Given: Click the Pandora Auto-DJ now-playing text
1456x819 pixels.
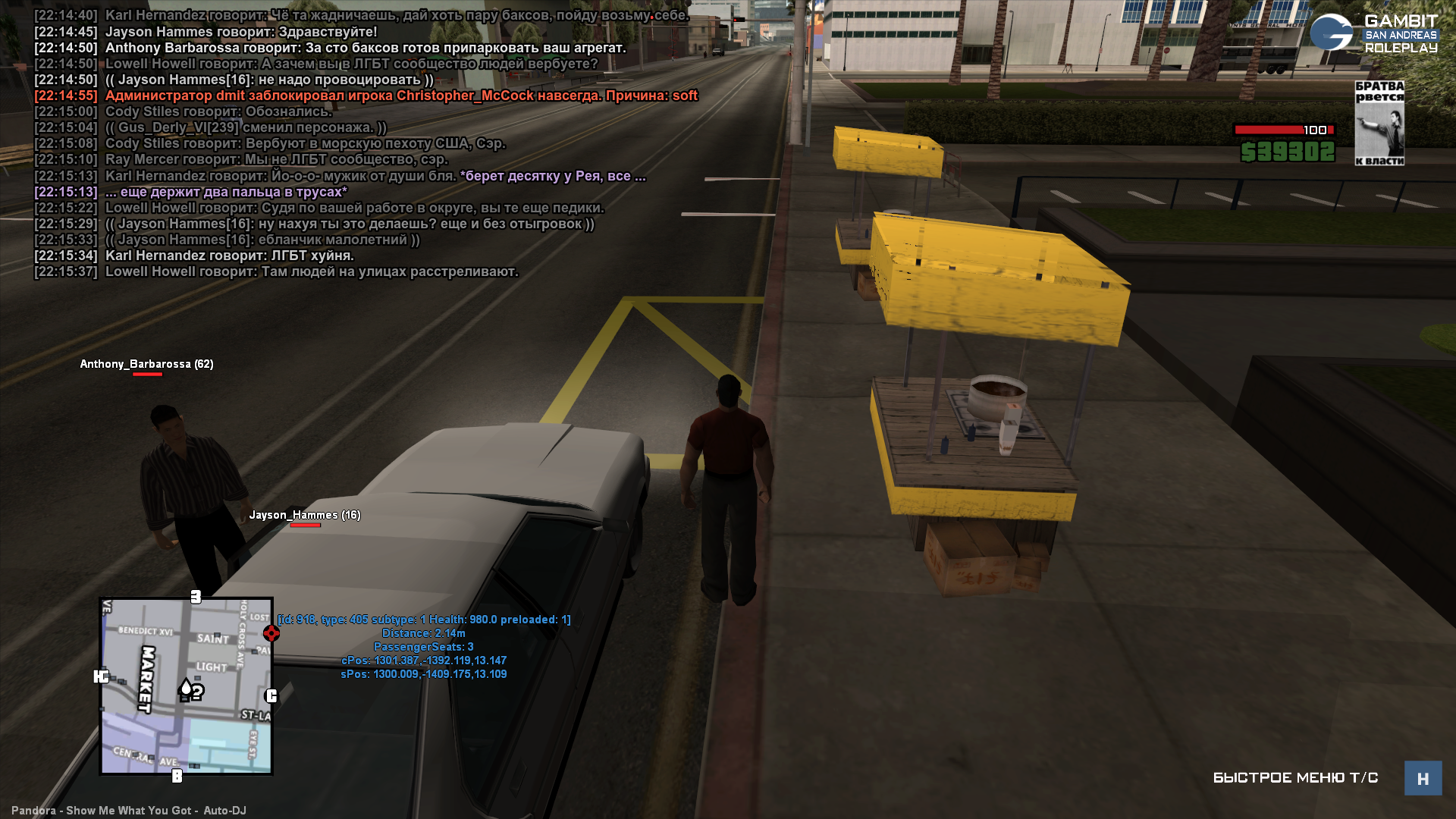Looking at the screenshot, I should coord(129,810).
